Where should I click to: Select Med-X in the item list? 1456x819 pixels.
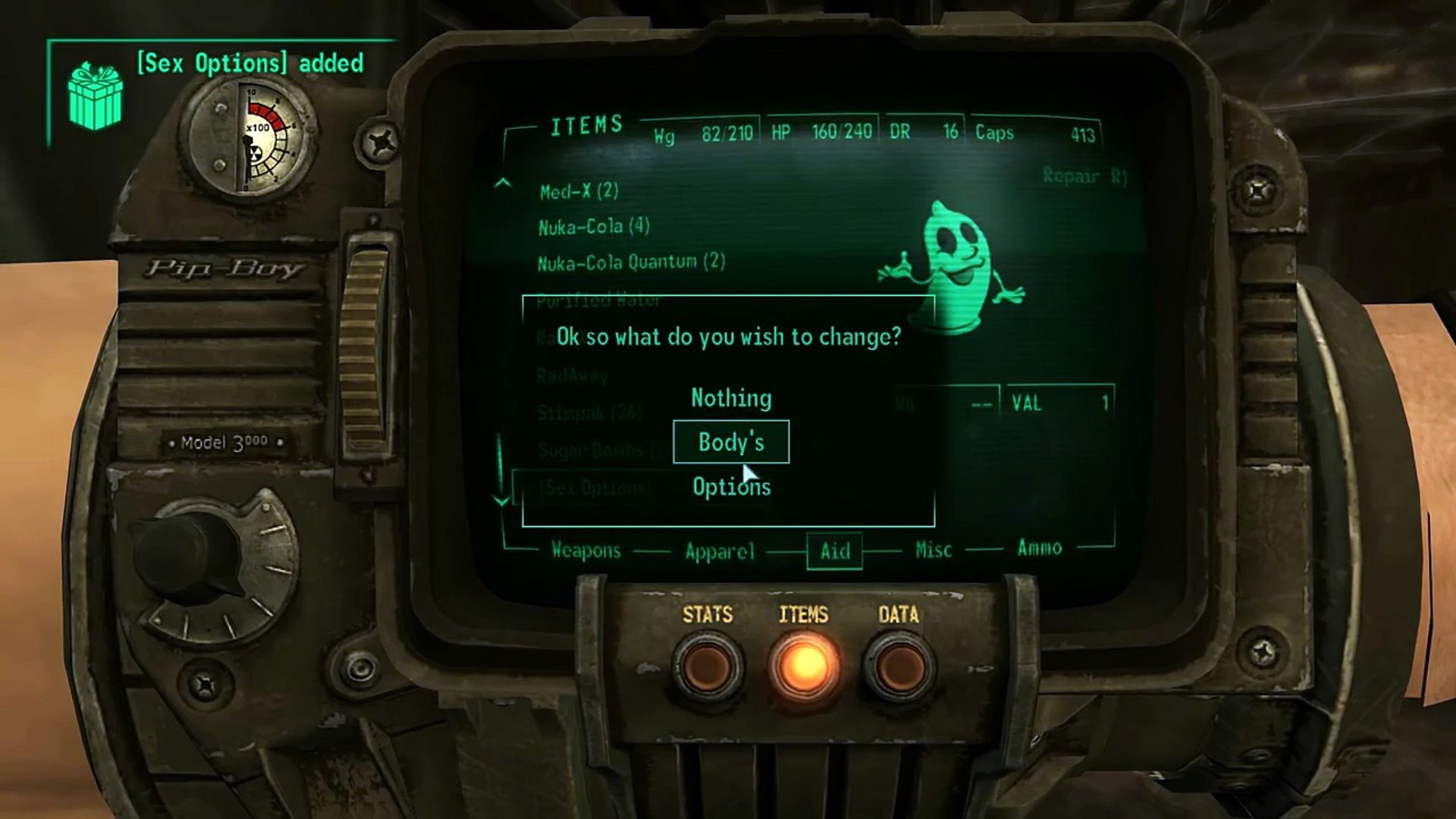coord(579,191)
